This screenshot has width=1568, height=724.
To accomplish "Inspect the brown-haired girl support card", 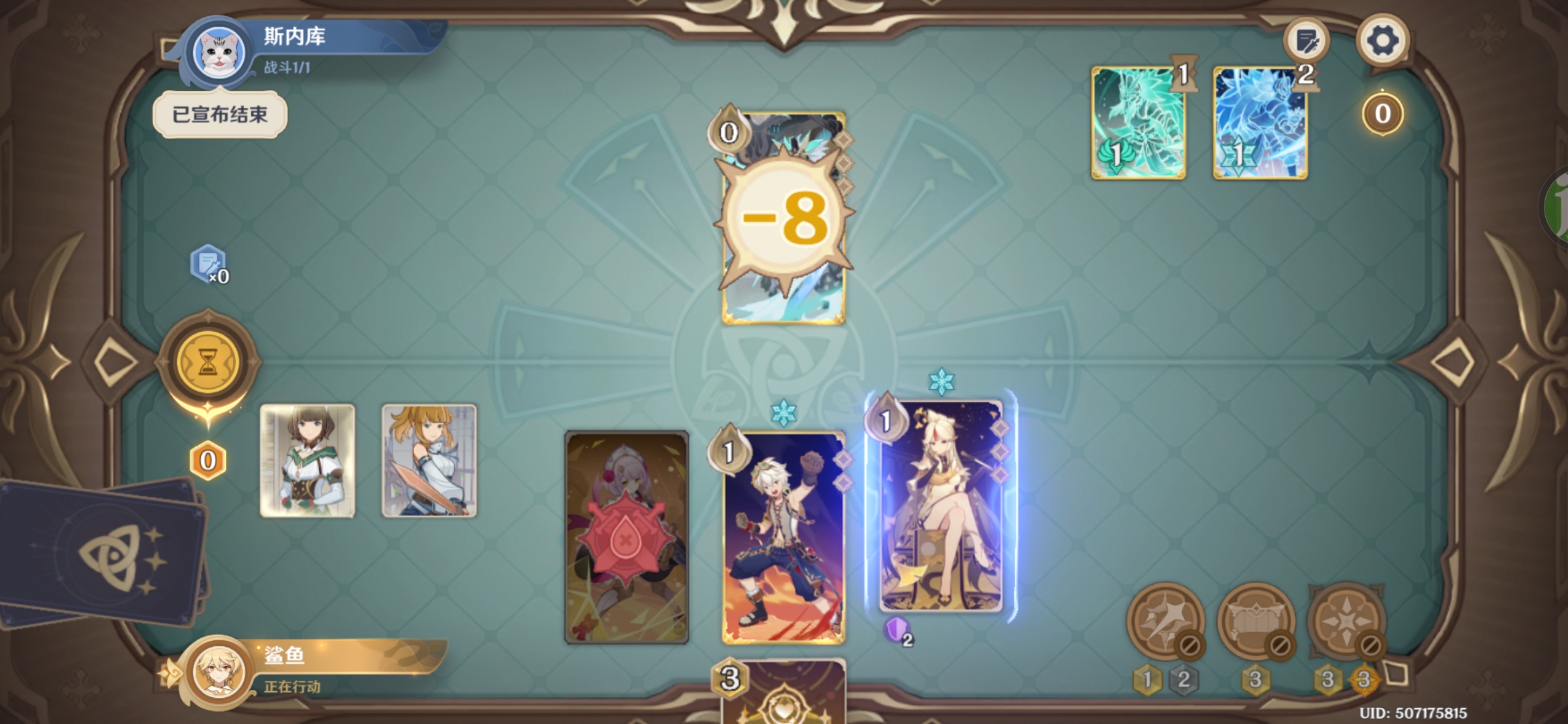I will (308, 461).
